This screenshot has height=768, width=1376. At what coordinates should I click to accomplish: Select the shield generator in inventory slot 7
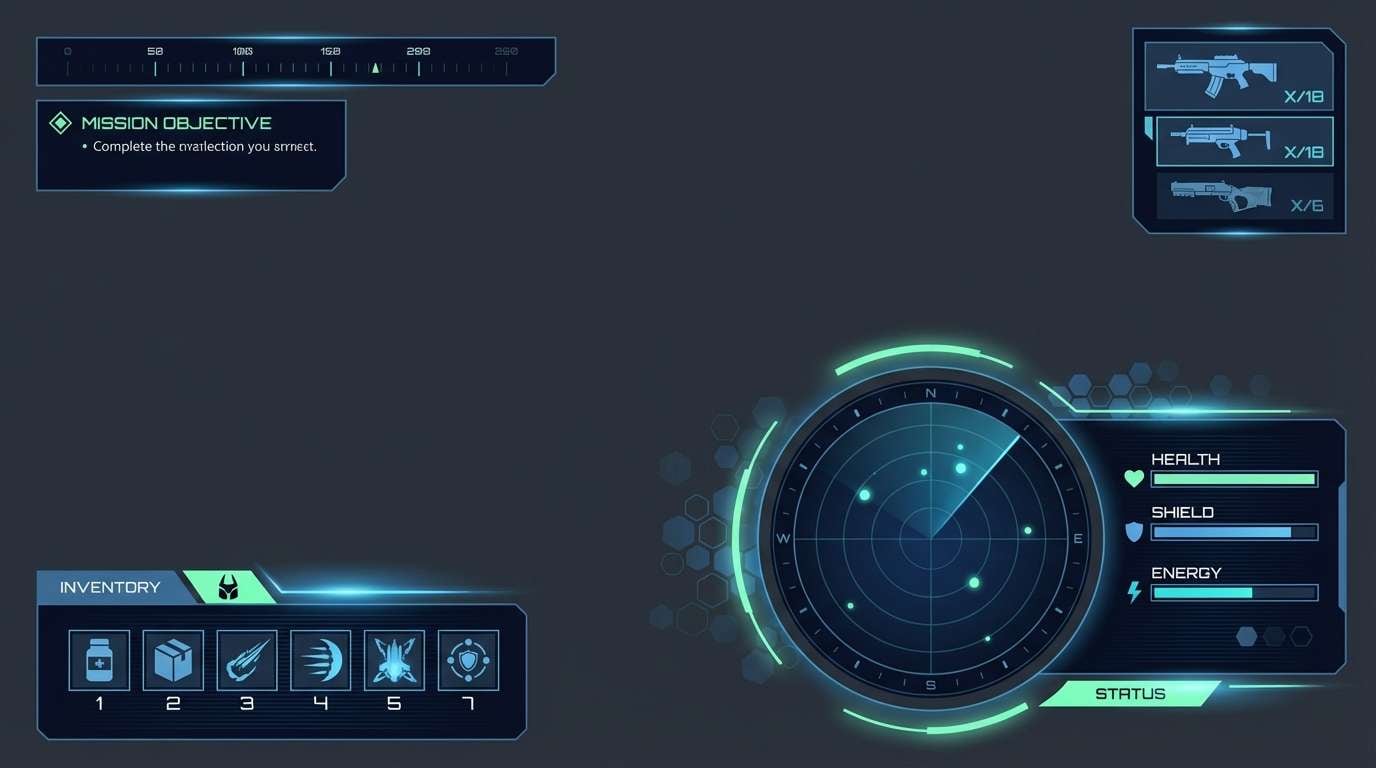click(x=468, y=659)
